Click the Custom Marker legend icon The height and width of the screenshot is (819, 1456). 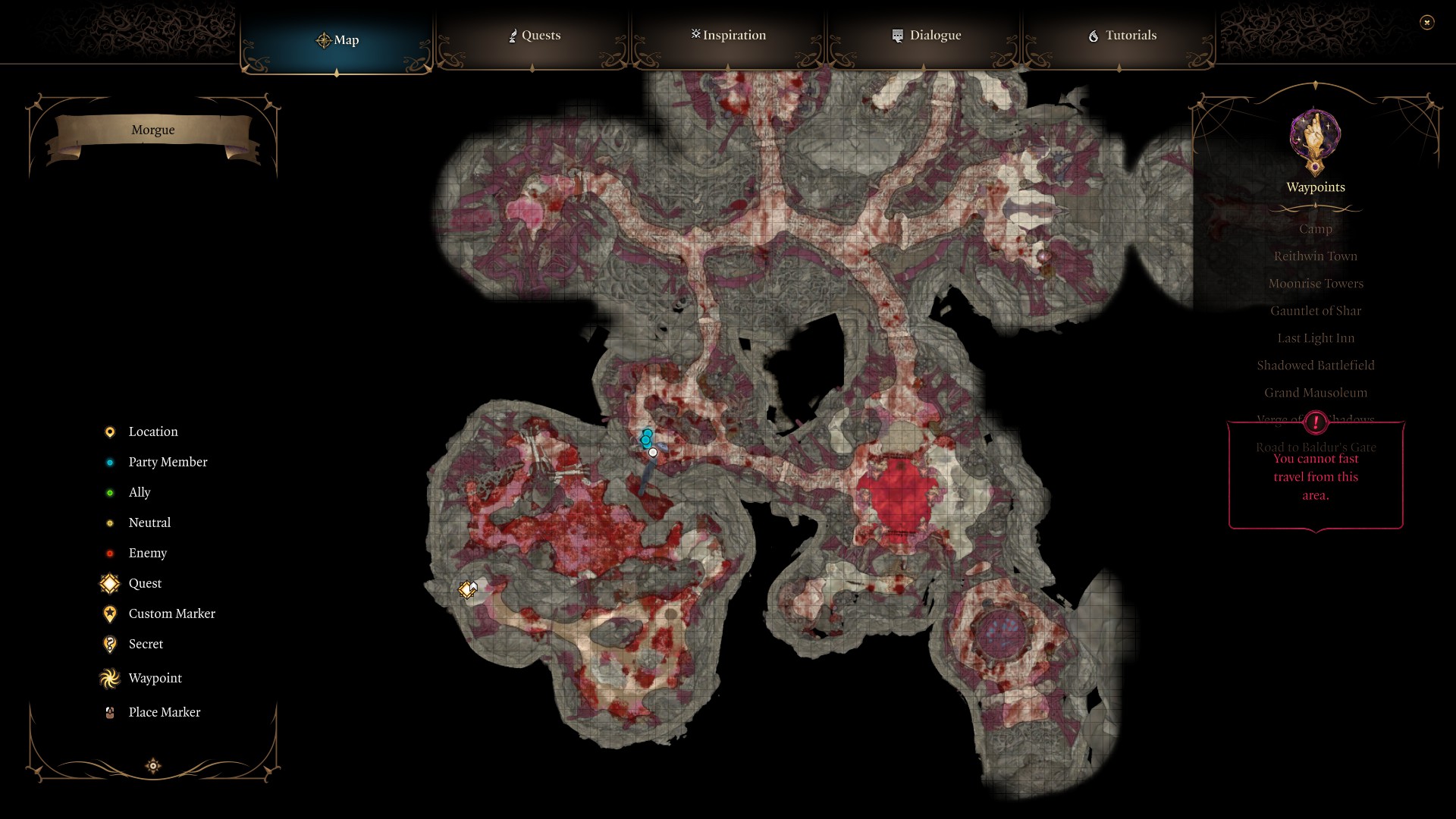click(x=108, y=613)
